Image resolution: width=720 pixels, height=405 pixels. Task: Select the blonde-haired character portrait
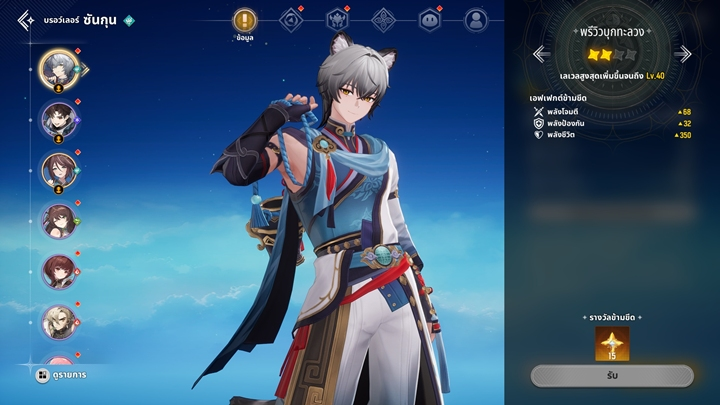[x=57, y=321]
